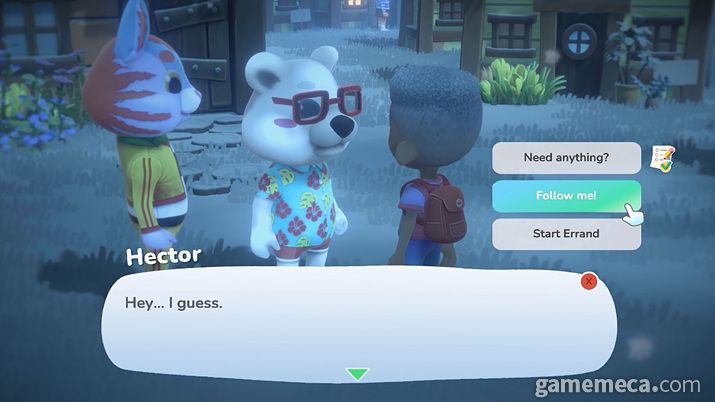
Task: Advance dialogue with the green arrow
Action: (x=357, y=374)
